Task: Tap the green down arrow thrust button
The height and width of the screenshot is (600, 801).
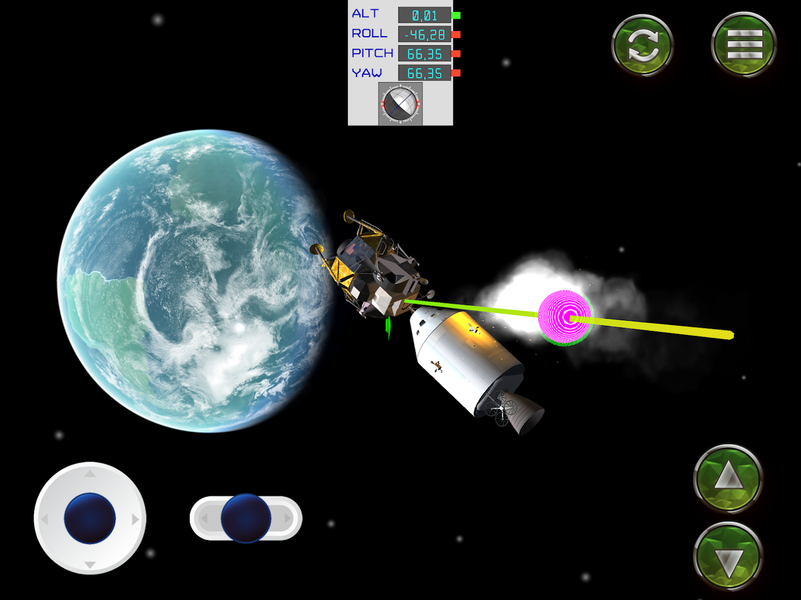Action: pos(727,556)
